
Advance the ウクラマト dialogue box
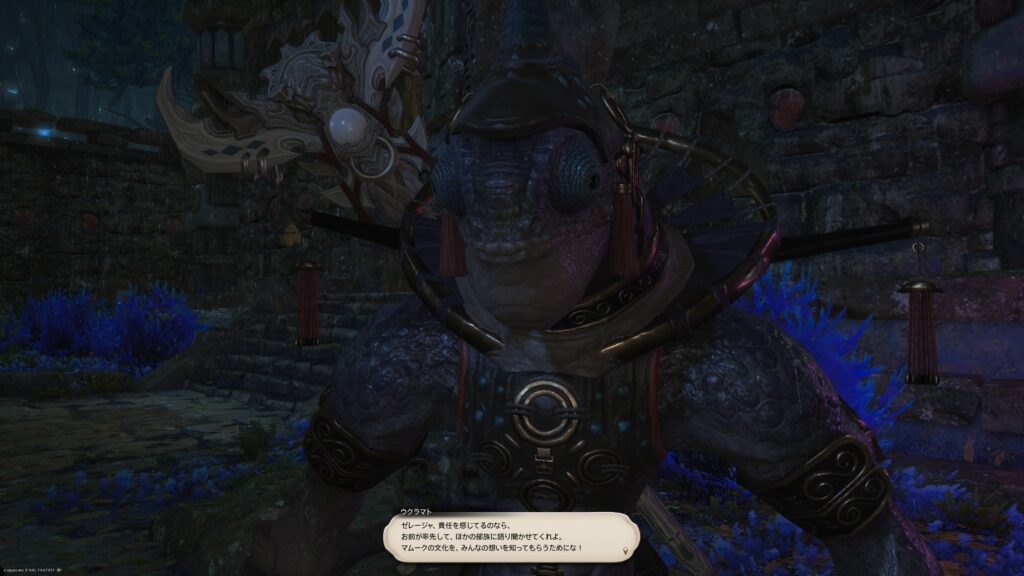pyautogui.click(x=510, y=536)
